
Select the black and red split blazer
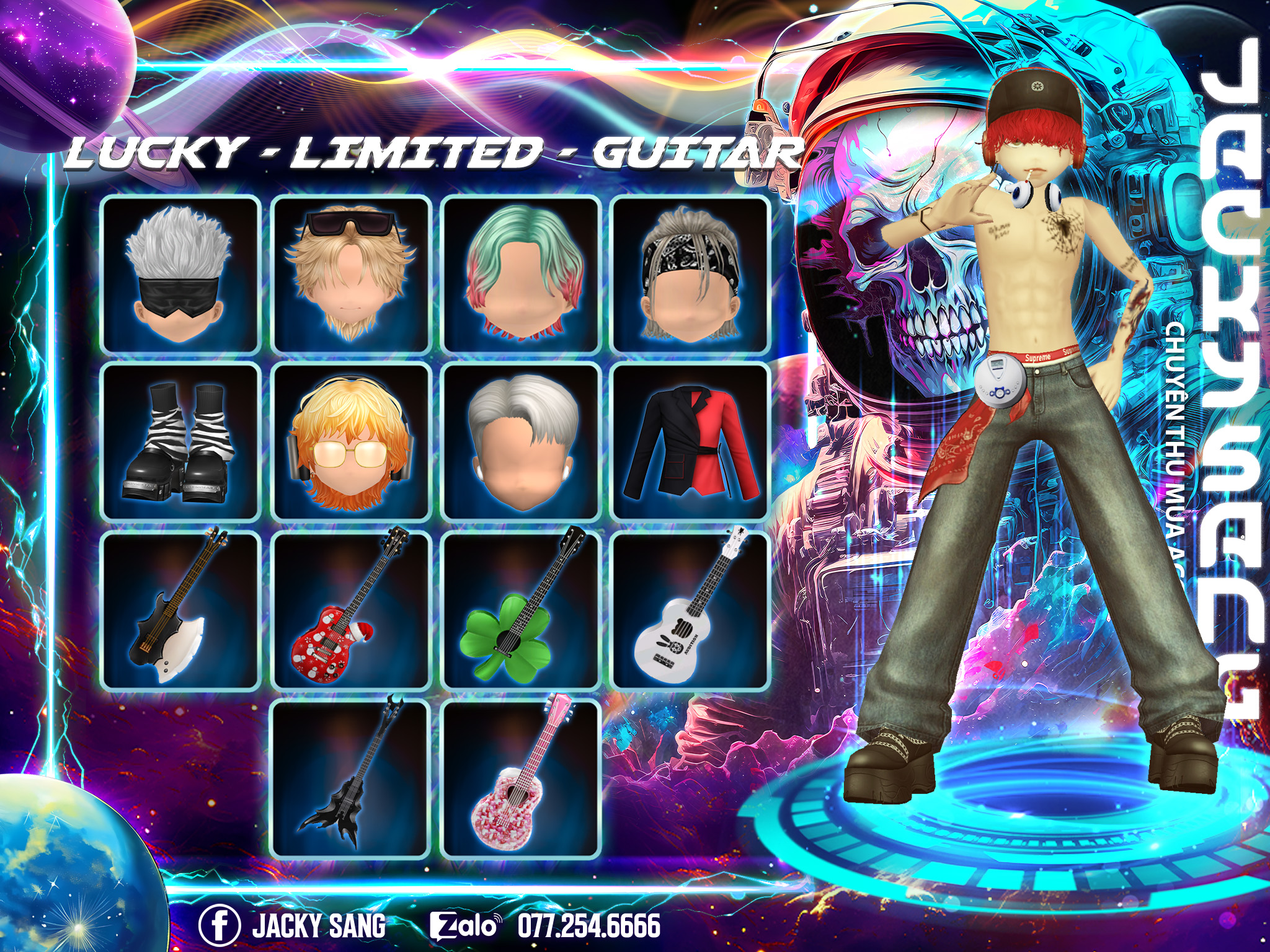pyautogui.click(x=690, y=442)
